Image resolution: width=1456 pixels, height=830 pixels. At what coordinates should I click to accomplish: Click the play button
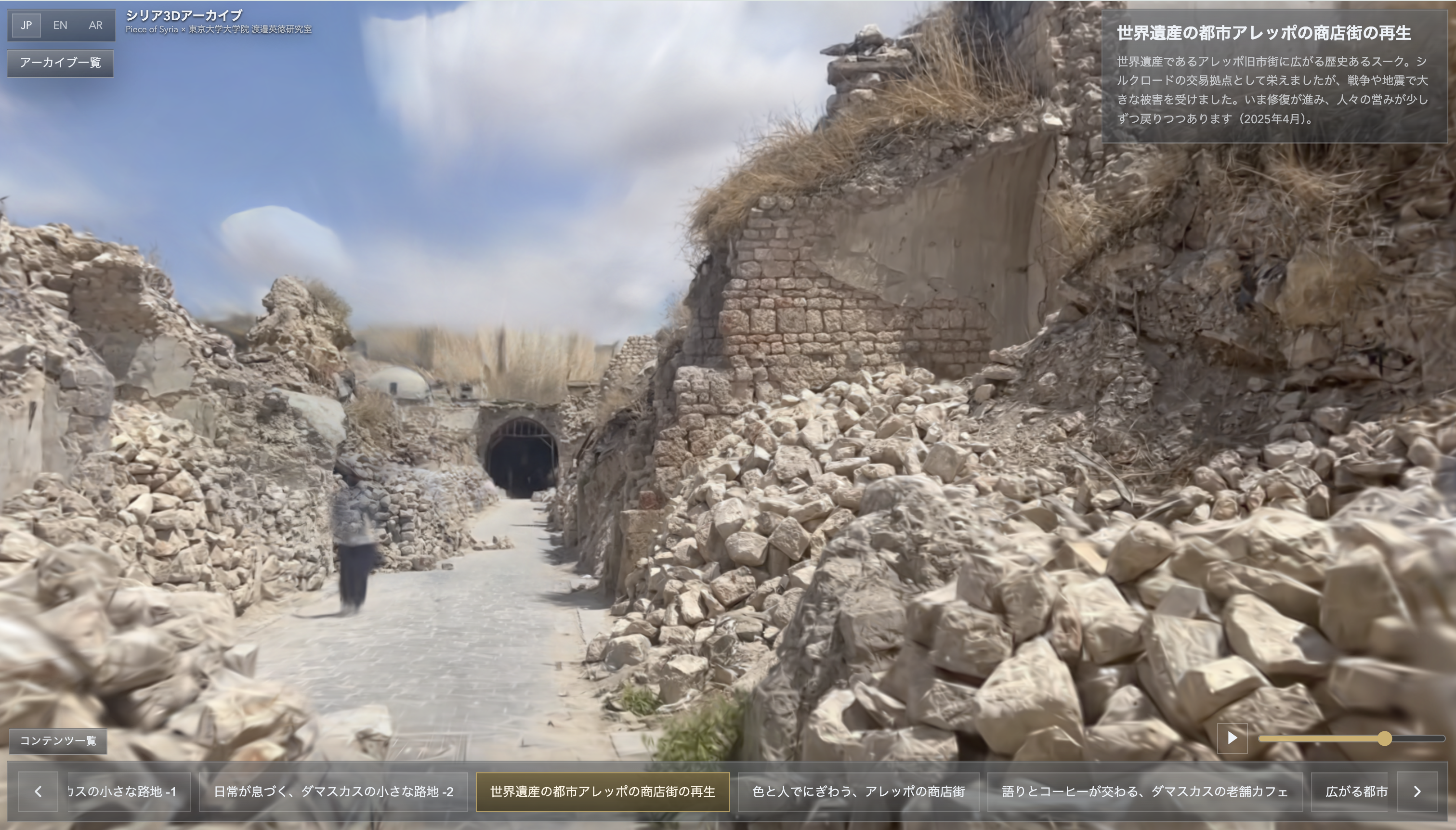[x=1232, y=738]
